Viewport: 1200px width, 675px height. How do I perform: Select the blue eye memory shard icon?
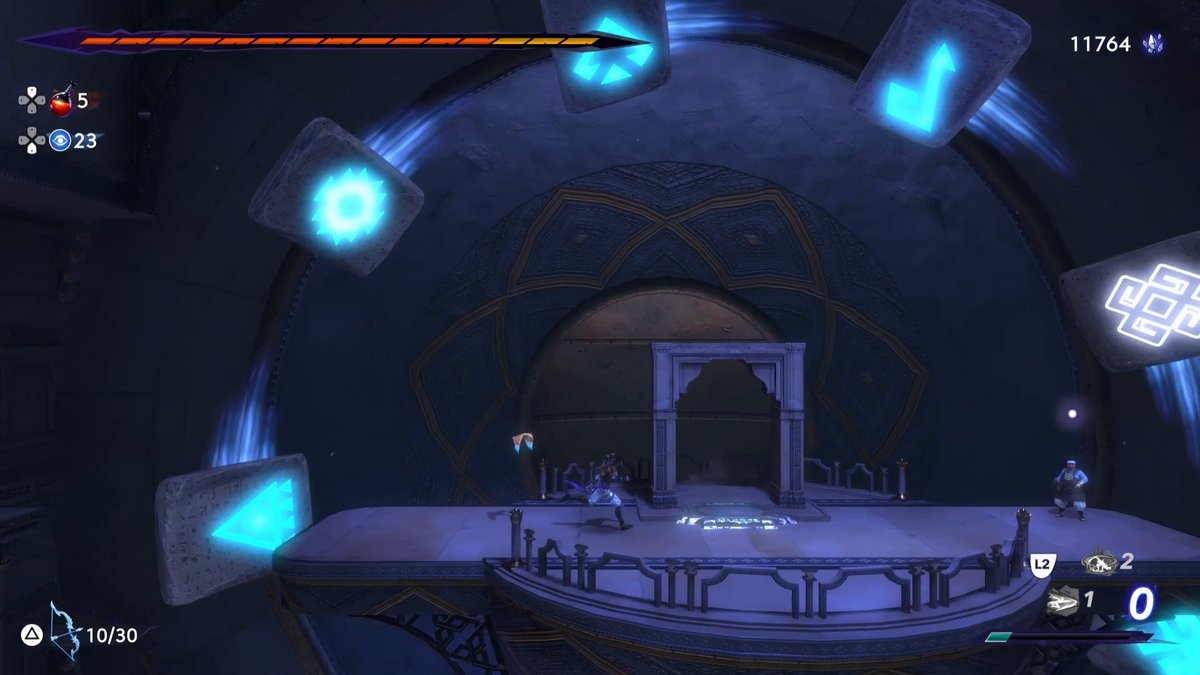tap(60, 141)
